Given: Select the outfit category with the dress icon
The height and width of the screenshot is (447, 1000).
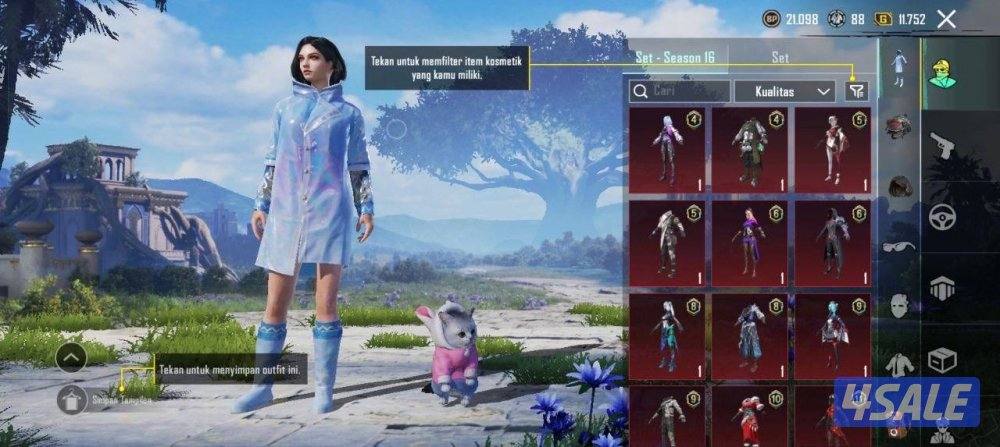Looking at the screenshot, I should coord(899,68).
